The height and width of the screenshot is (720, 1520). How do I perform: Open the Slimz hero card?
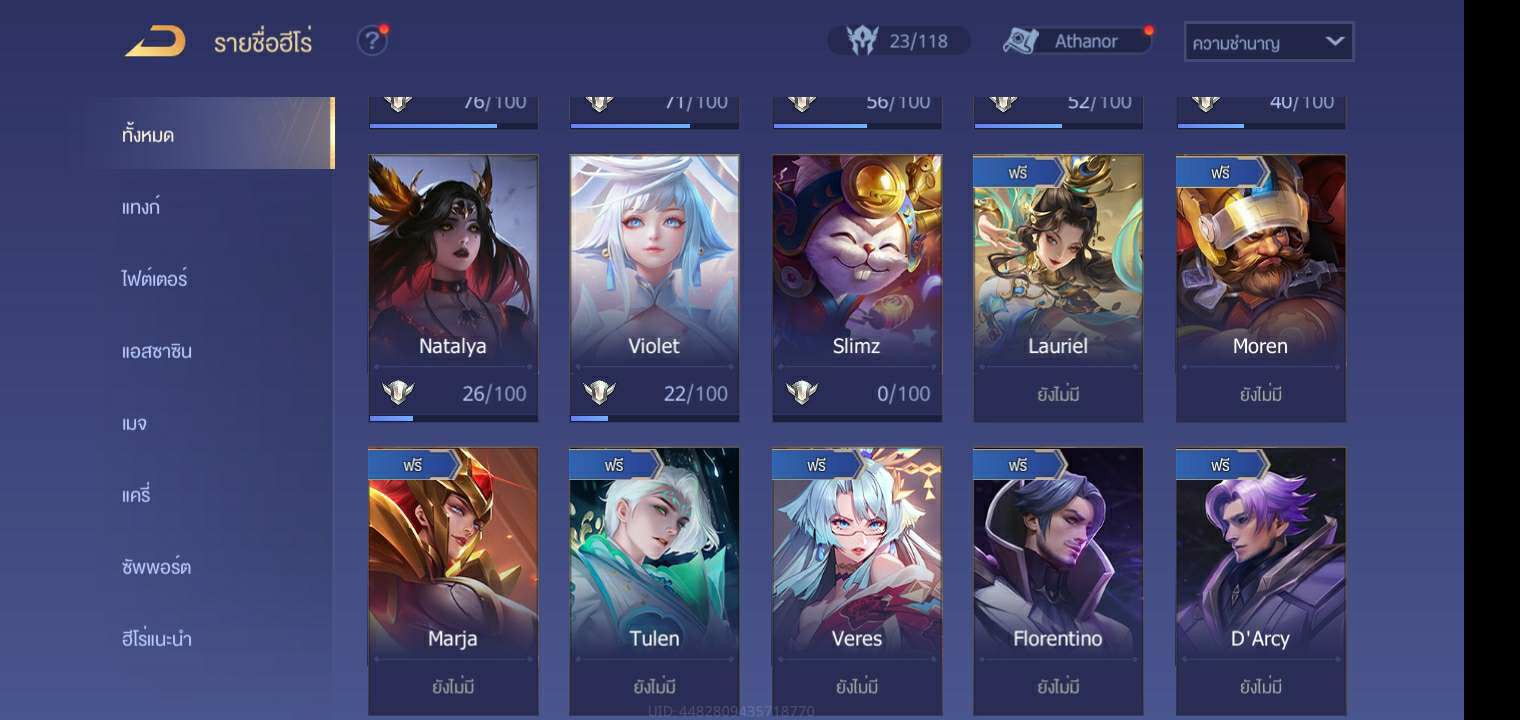click(857, 270)
